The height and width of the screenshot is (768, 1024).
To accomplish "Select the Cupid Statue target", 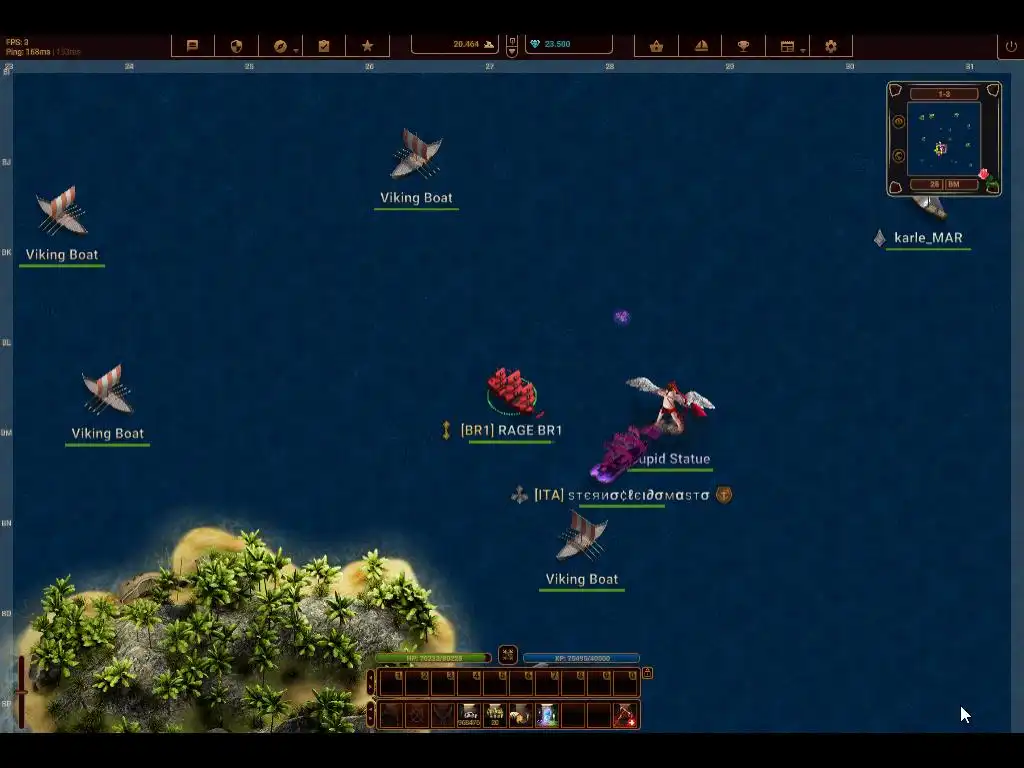I will [670, 404].
